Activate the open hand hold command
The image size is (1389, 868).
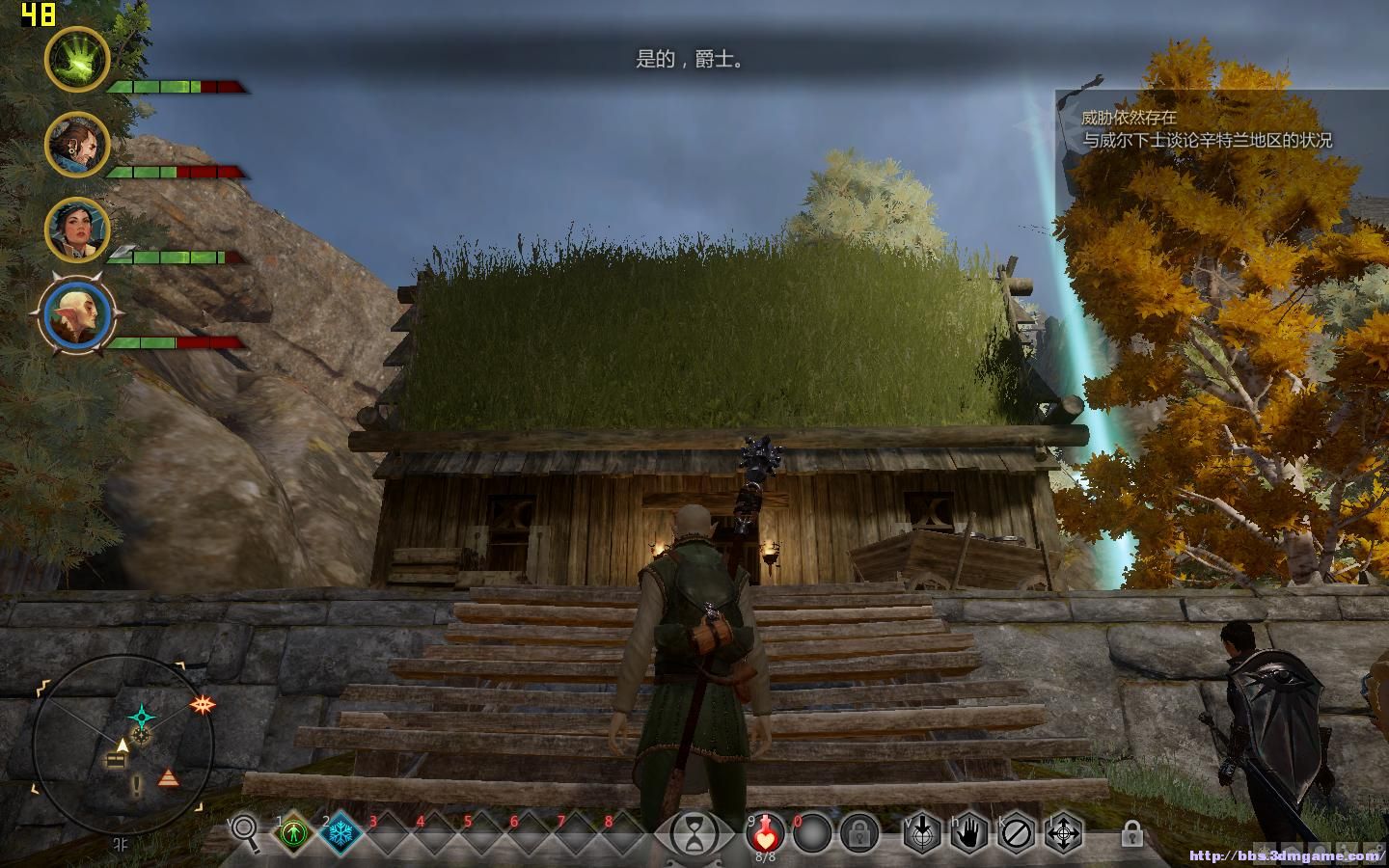click(x=969, y=832)
